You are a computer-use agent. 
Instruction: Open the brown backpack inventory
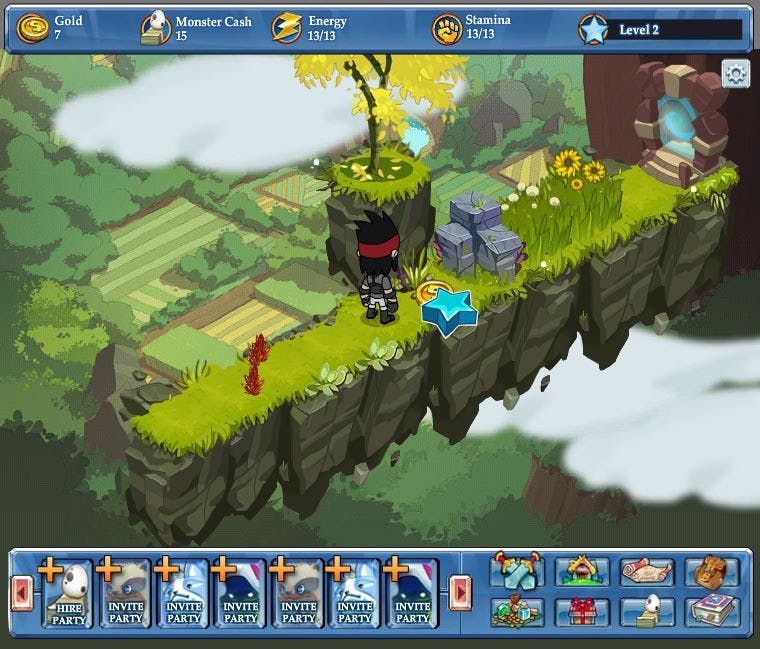point(711,571)
